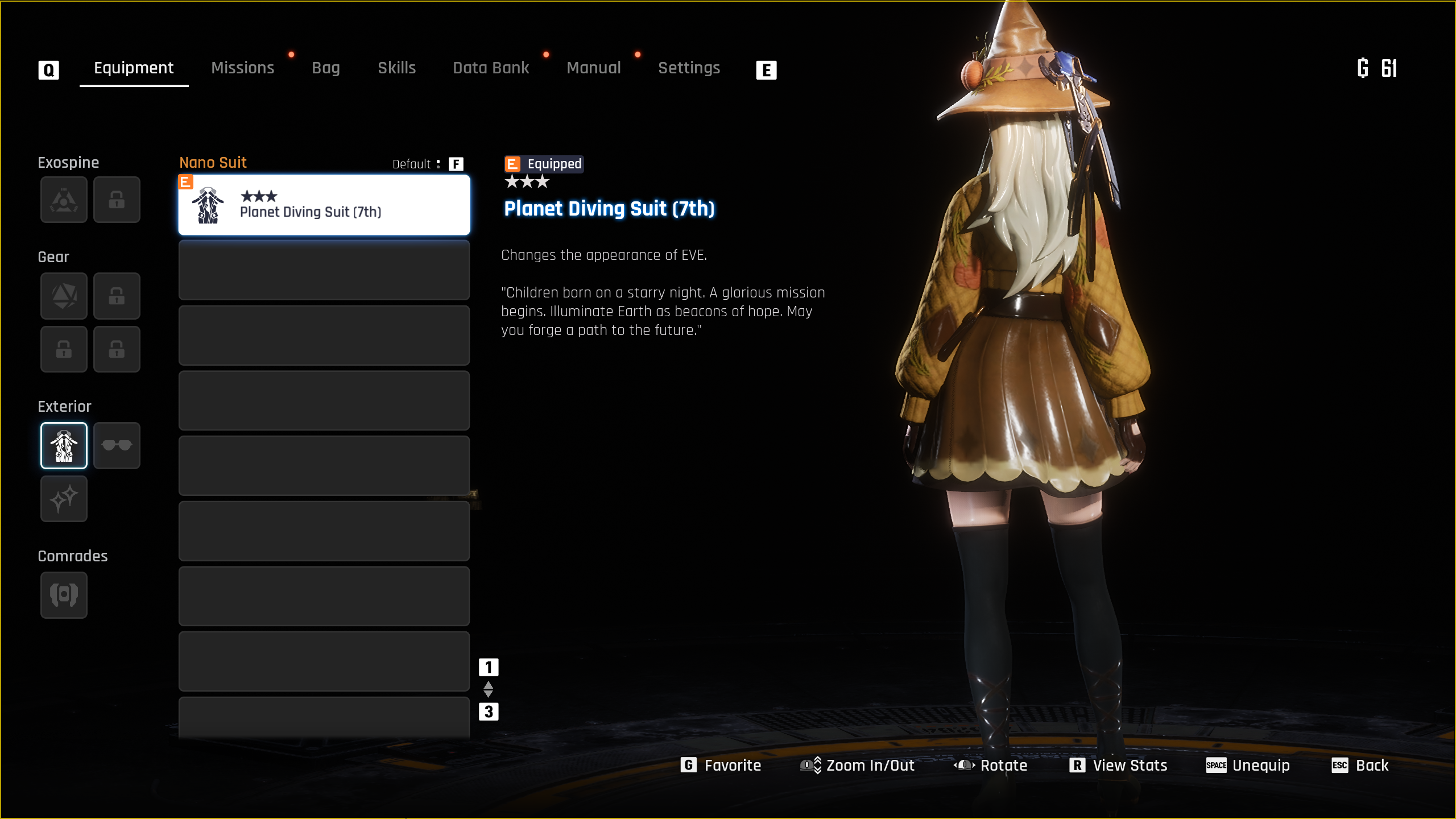Viewport: 1456px width, 819px height.
Task: Toggle the Default sort option
Action: coord(428,164)
